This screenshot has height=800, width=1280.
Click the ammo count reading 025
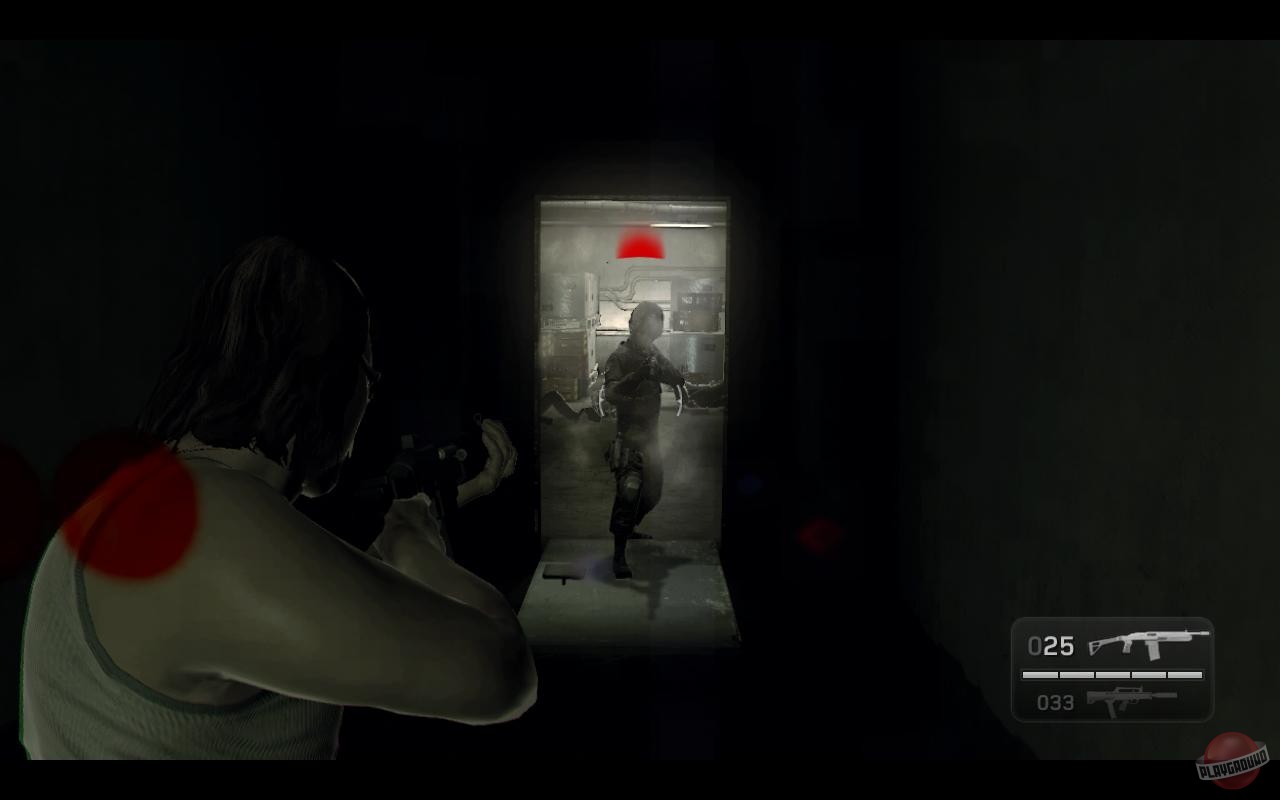tap(1050, 647)
